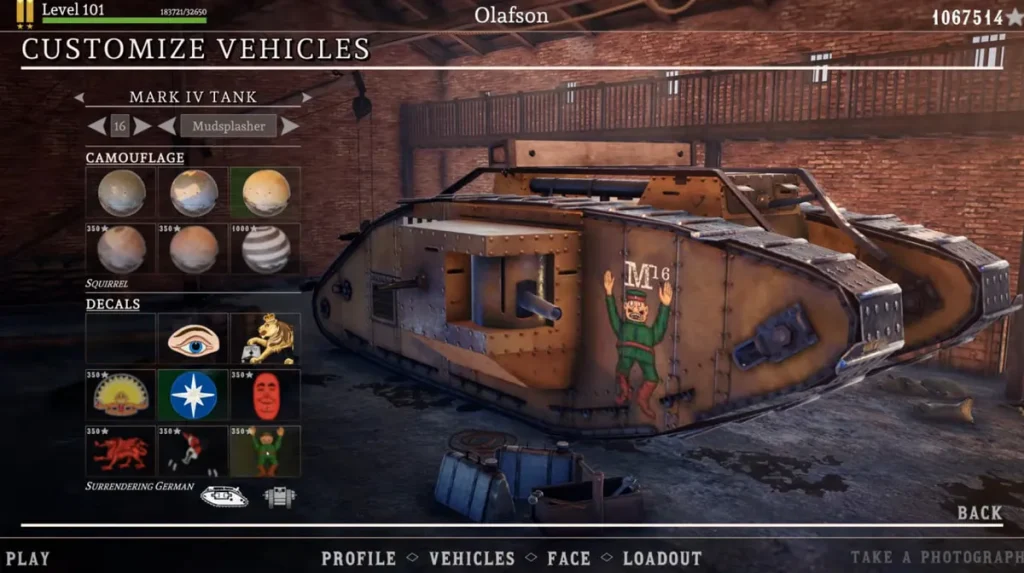Select the striped 1000-star camouflage
This screenshot has height=573, width=1024.
(265, 249)
